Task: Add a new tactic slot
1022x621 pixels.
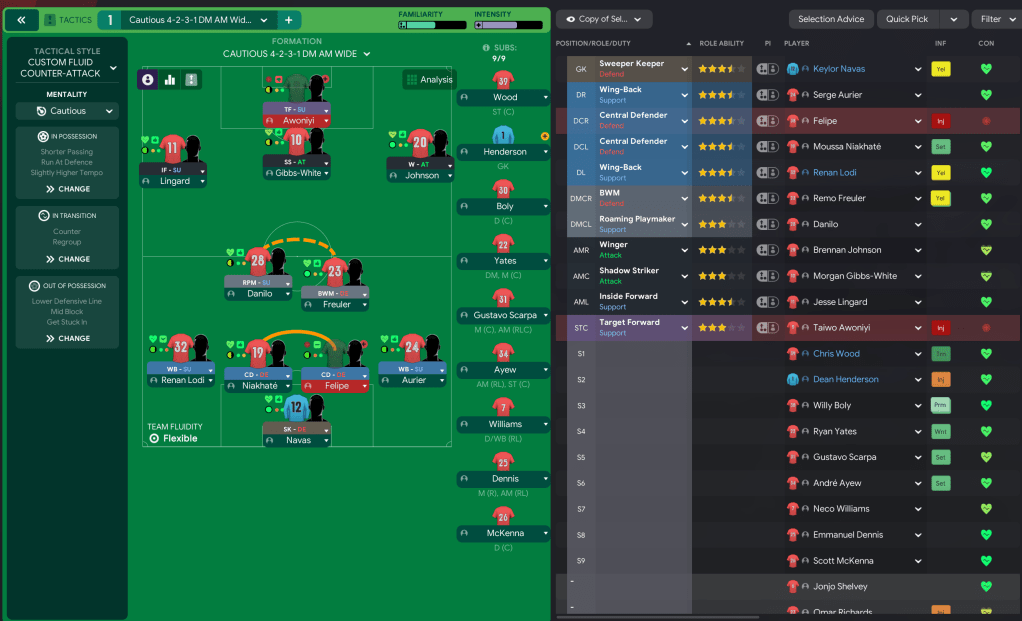Action: point(288,20)
